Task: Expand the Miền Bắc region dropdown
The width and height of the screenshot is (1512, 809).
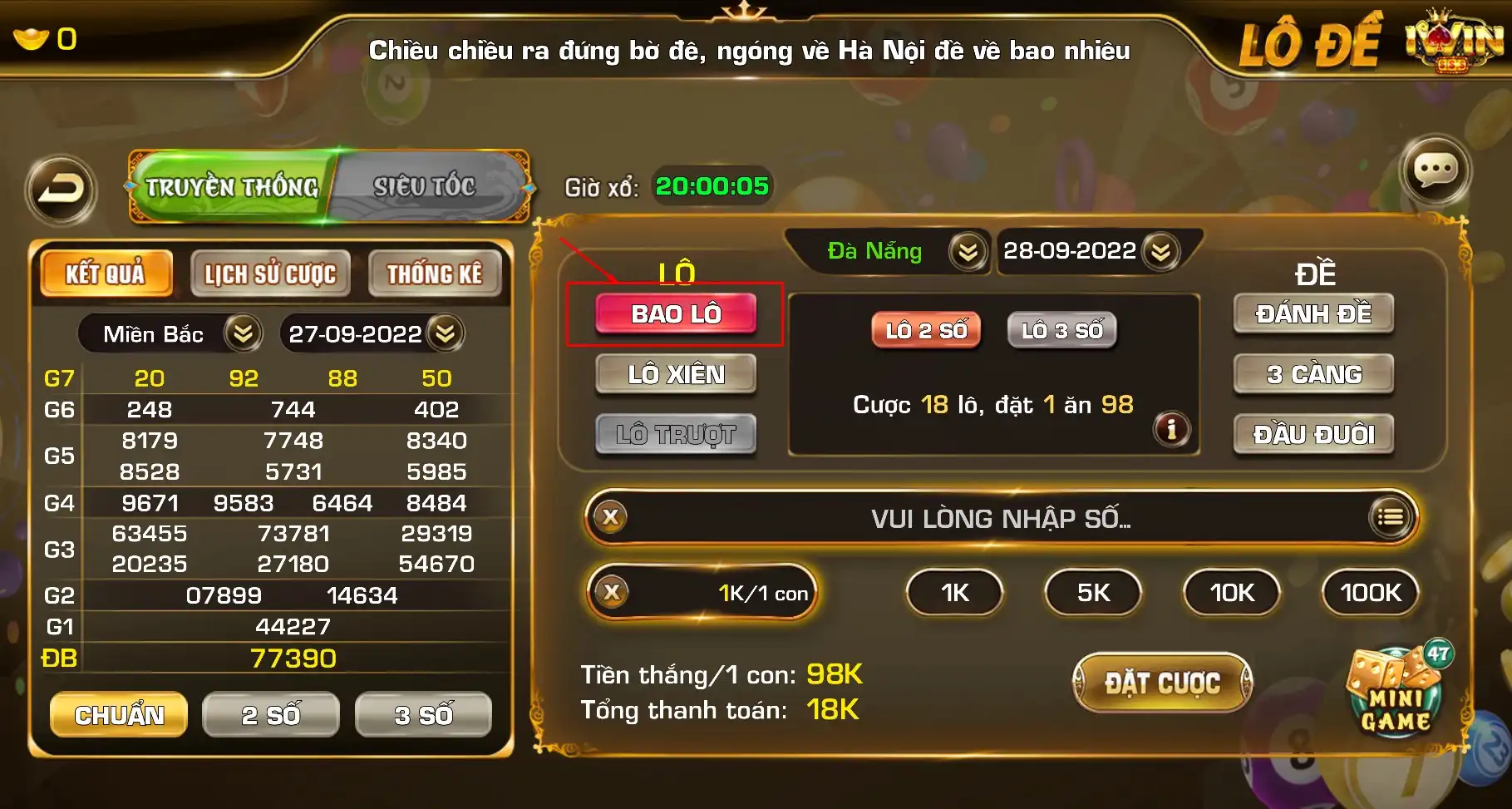Action: pyautogui.click(x=241, y=334)
